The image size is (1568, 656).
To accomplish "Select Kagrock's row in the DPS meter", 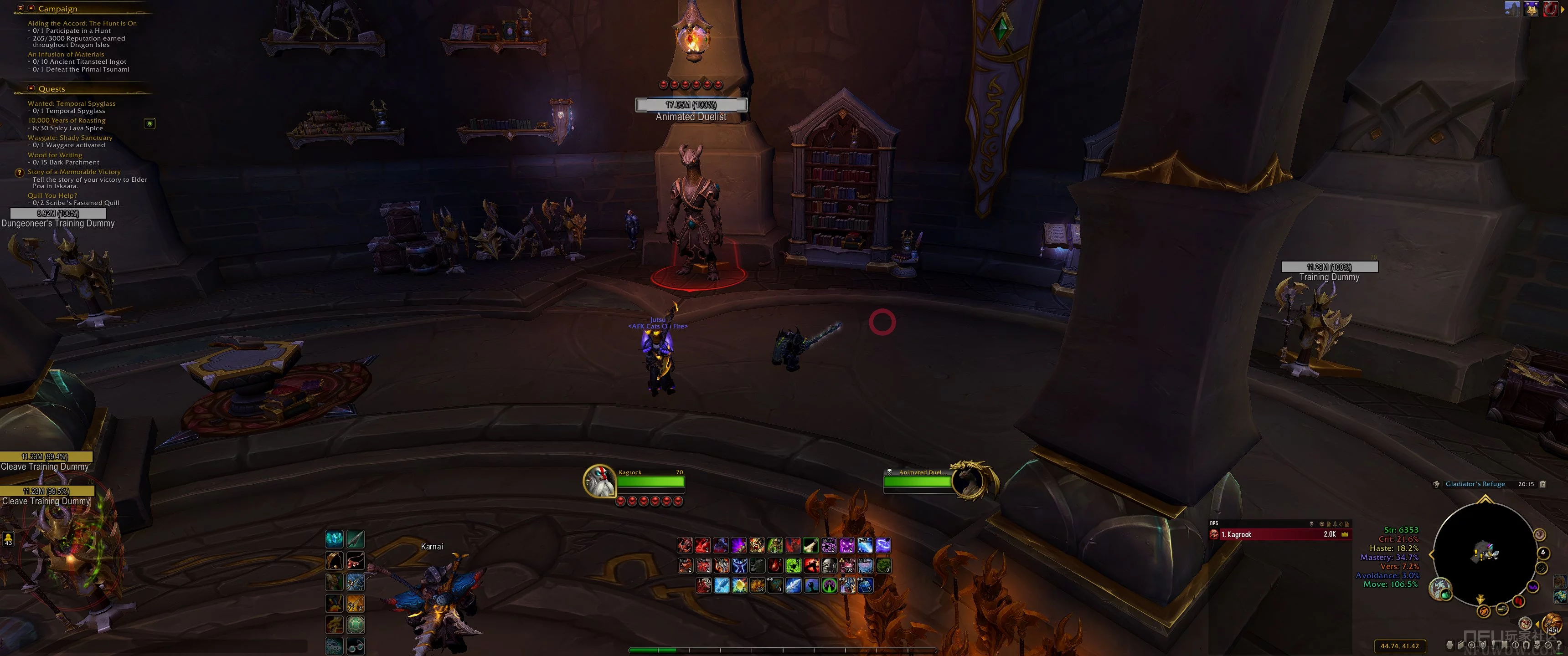I will (x=1279, y=534).
